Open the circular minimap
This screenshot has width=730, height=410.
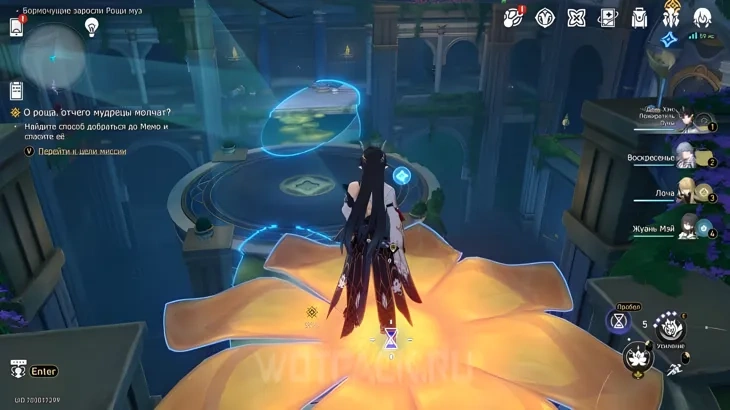click(x=54, y=55)
